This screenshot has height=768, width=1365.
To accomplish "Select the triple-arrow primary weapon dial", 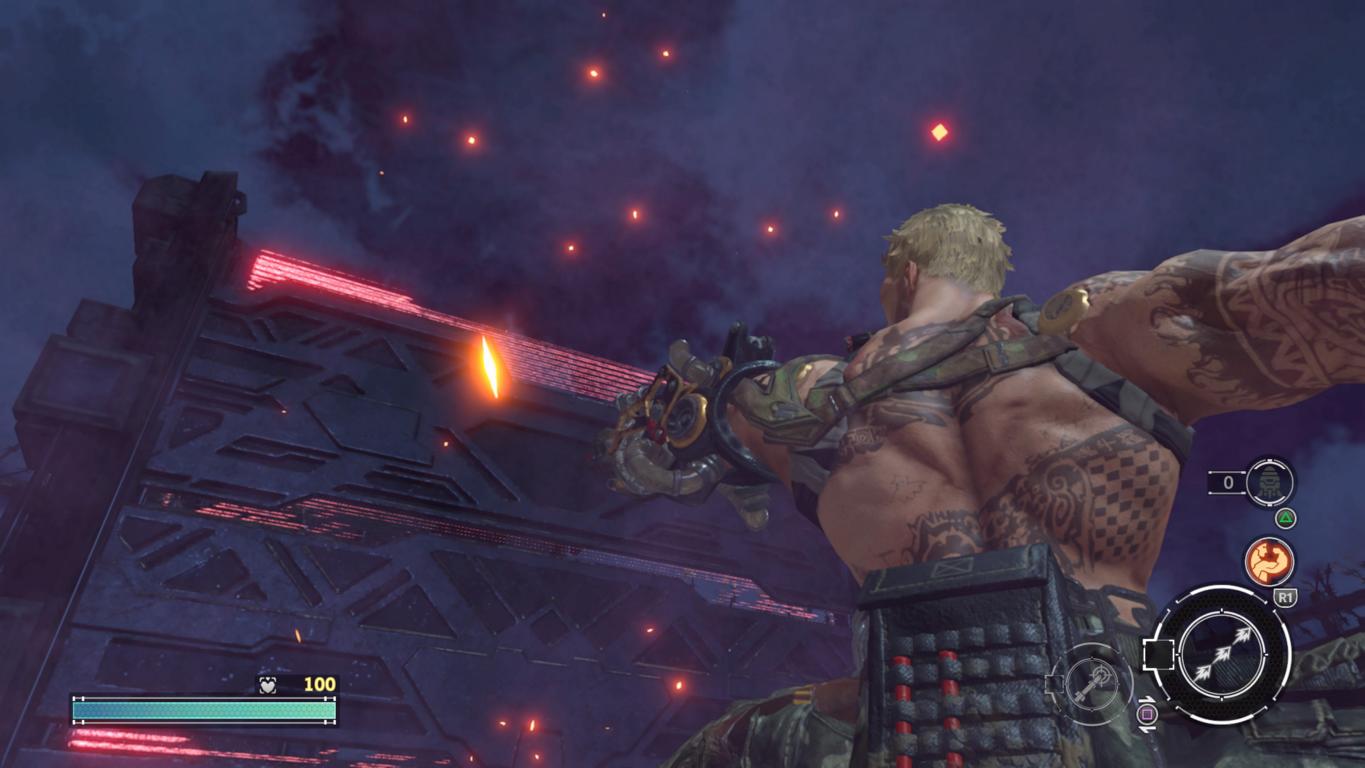I will (1219, 655).
